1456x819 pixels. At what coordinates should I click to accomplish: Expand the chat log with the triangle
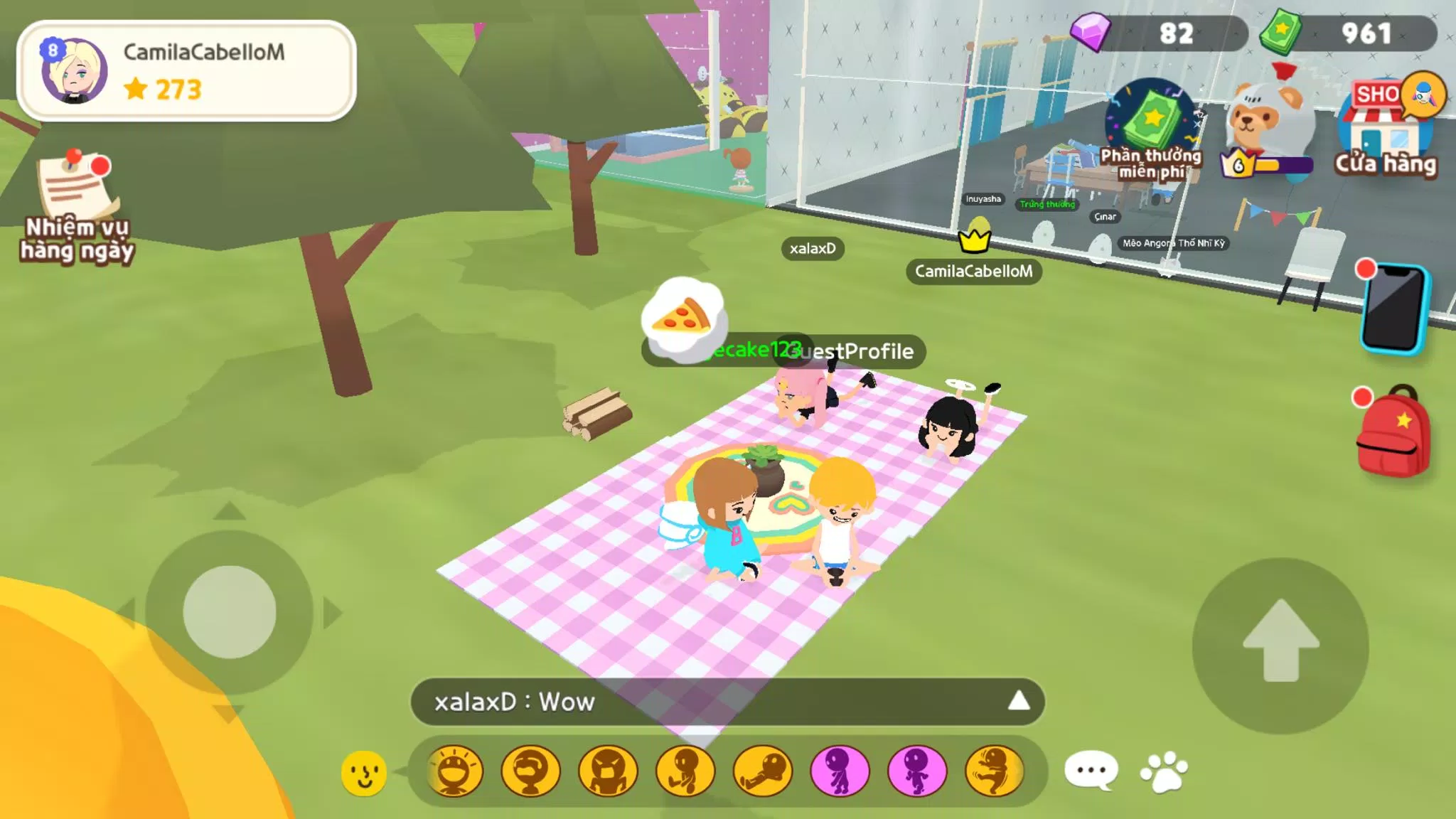[1018, 701]
